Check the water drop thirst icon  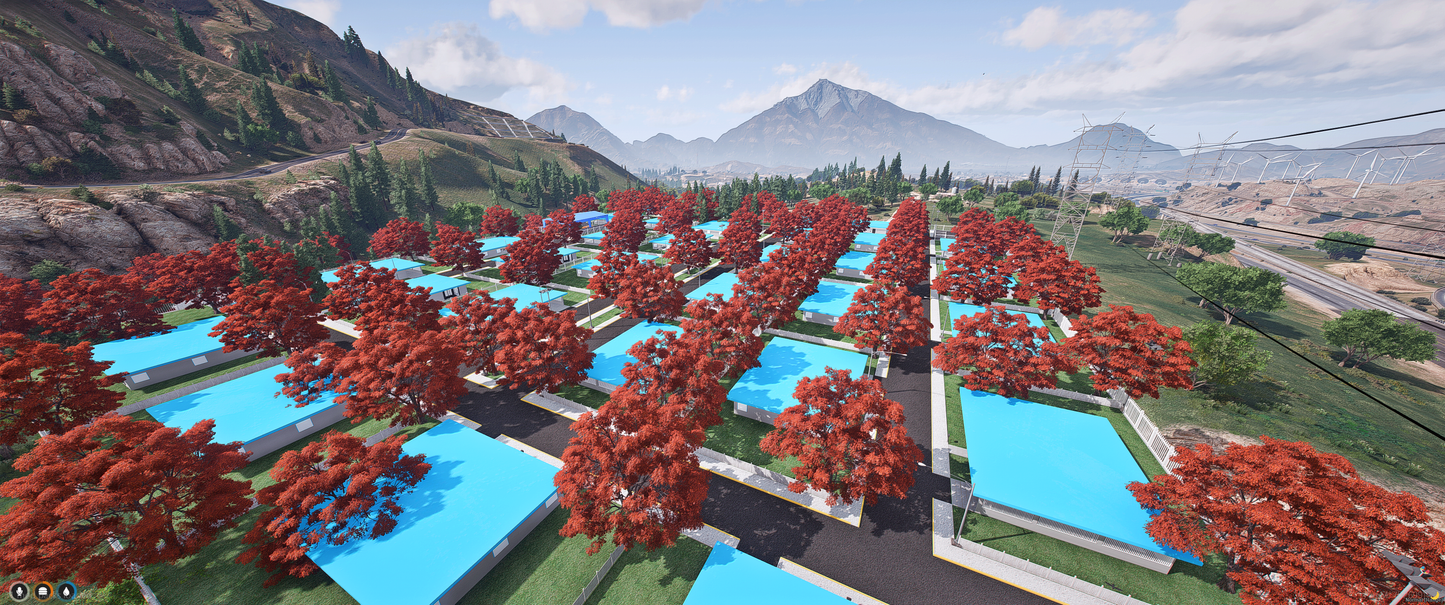(x=66, y=591)
